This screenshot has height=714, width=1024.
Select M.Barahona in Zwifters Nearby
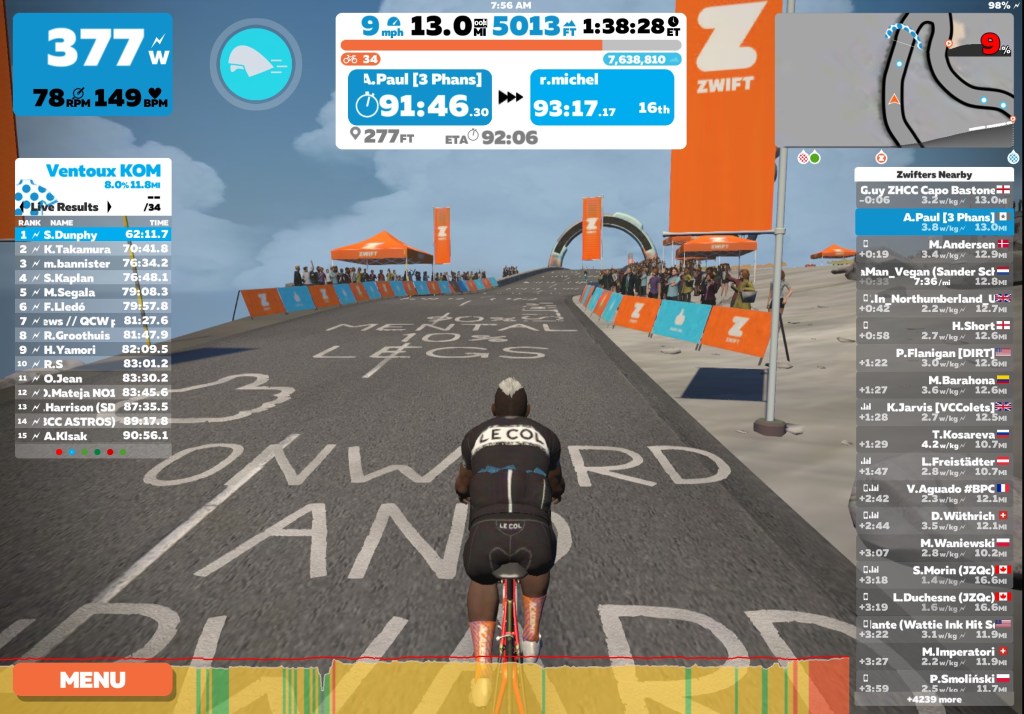pos(934,385)
